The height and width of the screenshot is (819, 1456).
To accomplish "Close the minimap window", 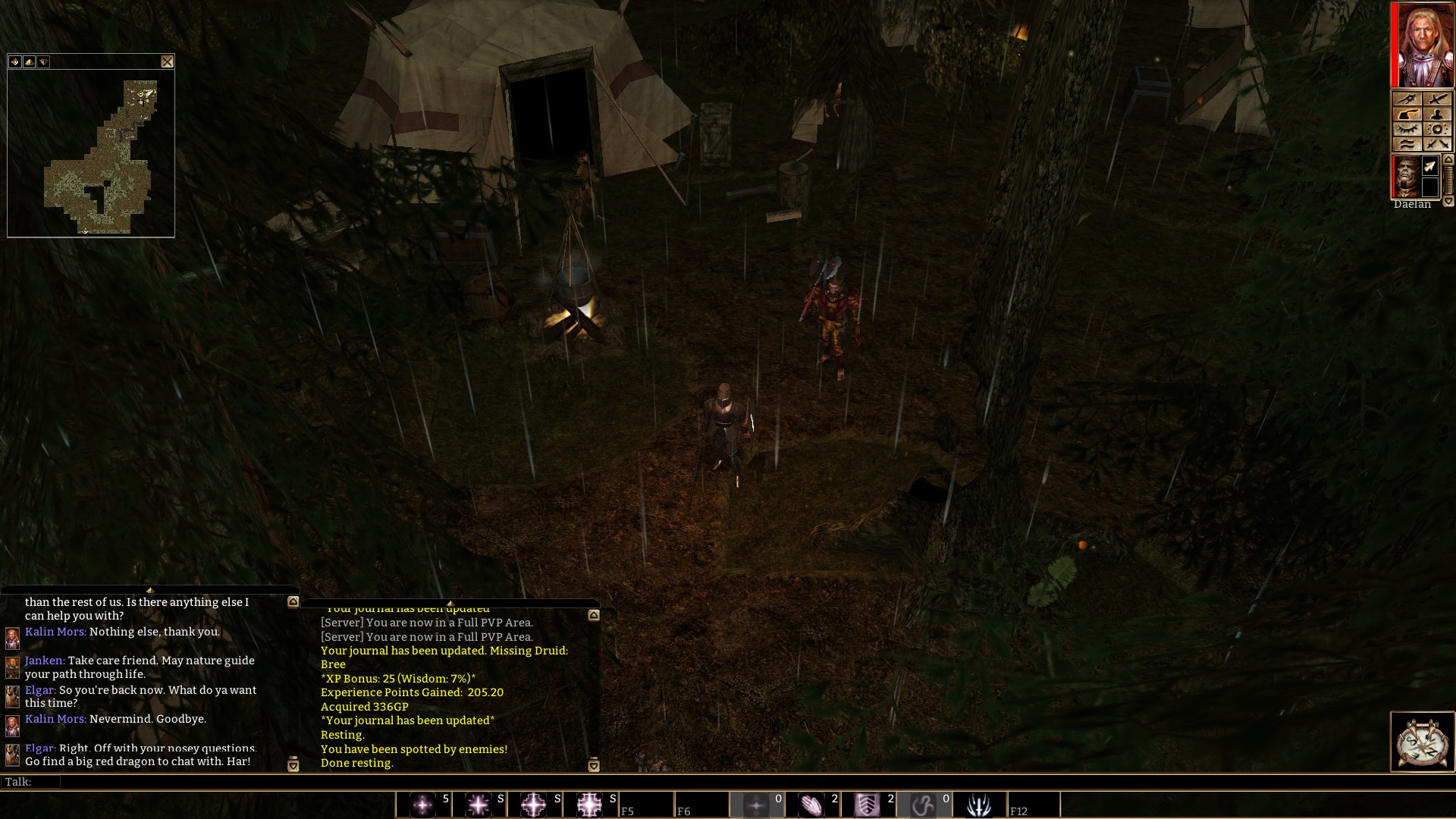I will [x=168, y=61].
